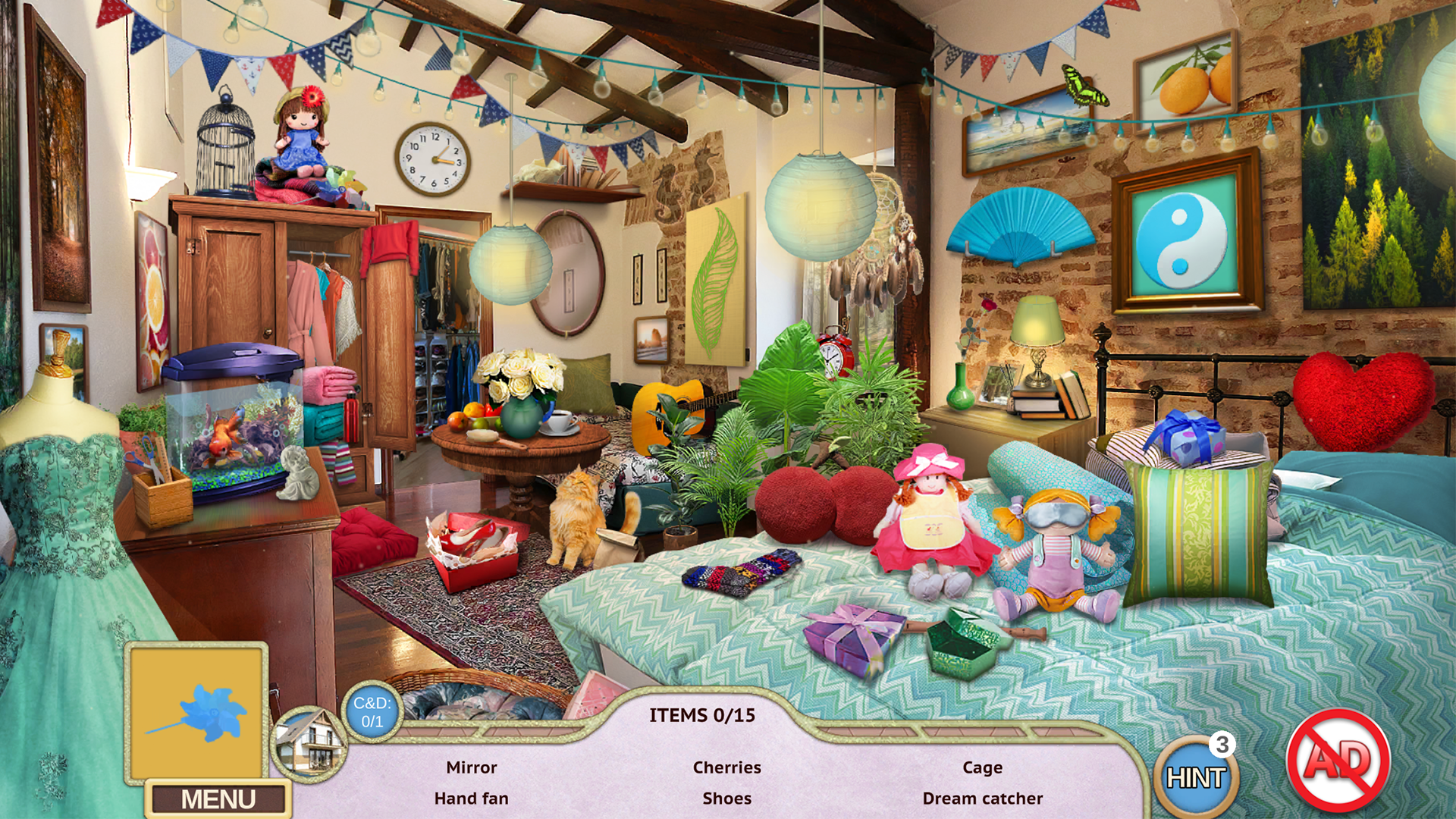Select "Mirror" in the items list
Screen dimensions: 1456x819
click(x=470, y=767)
